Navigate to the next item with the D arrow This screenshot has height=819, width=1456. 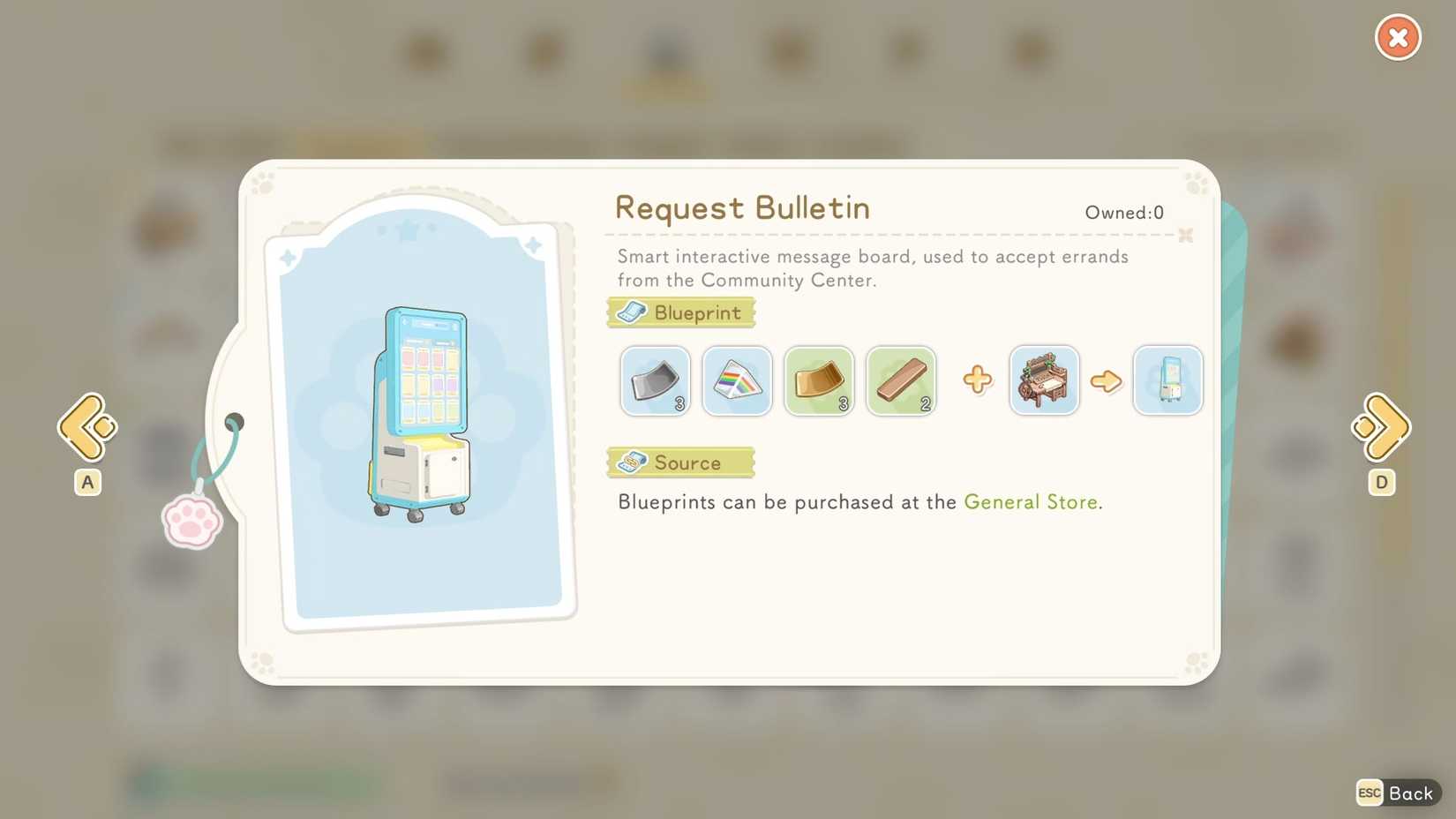(x=1381, y=427)
